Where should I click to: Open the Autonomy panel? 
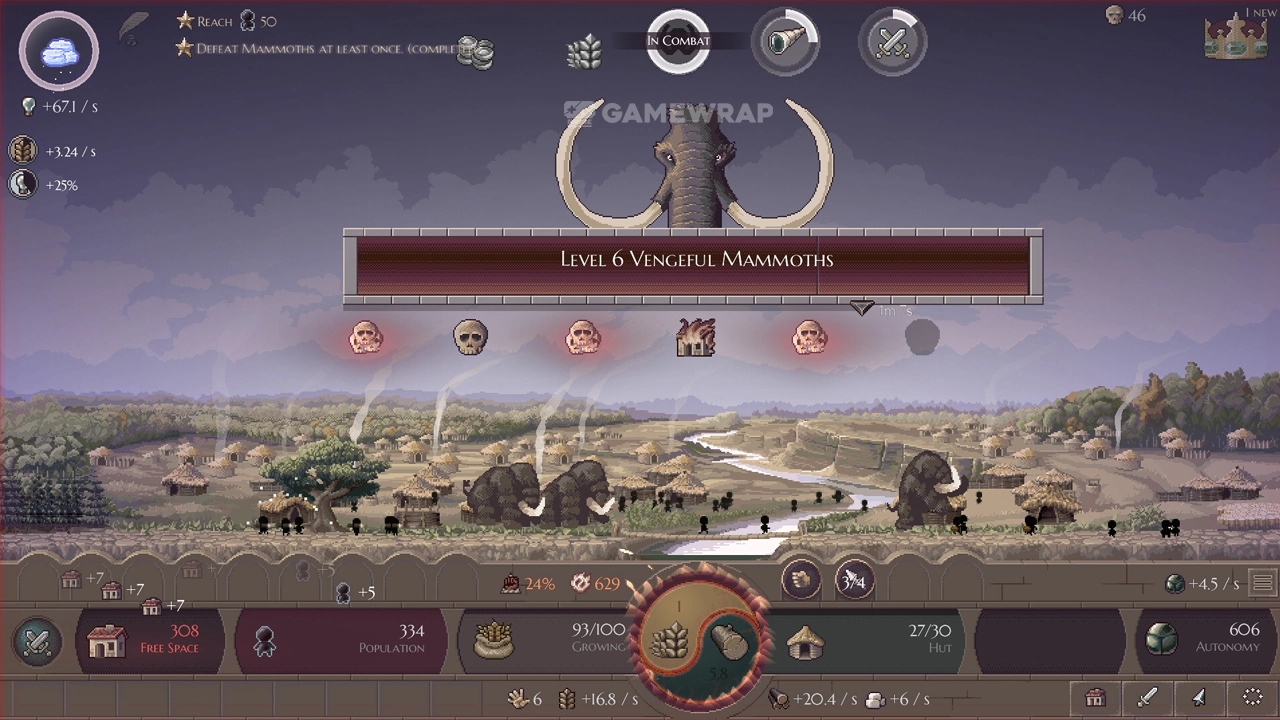click(x=1200, y=640)
